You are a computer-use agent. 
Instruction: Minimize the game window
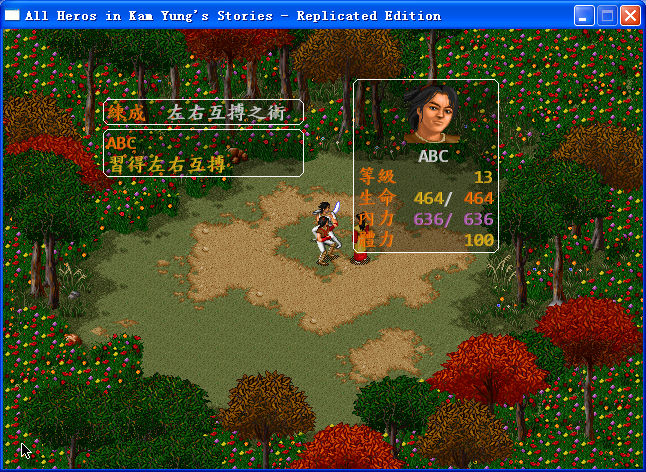coord(584,15)
